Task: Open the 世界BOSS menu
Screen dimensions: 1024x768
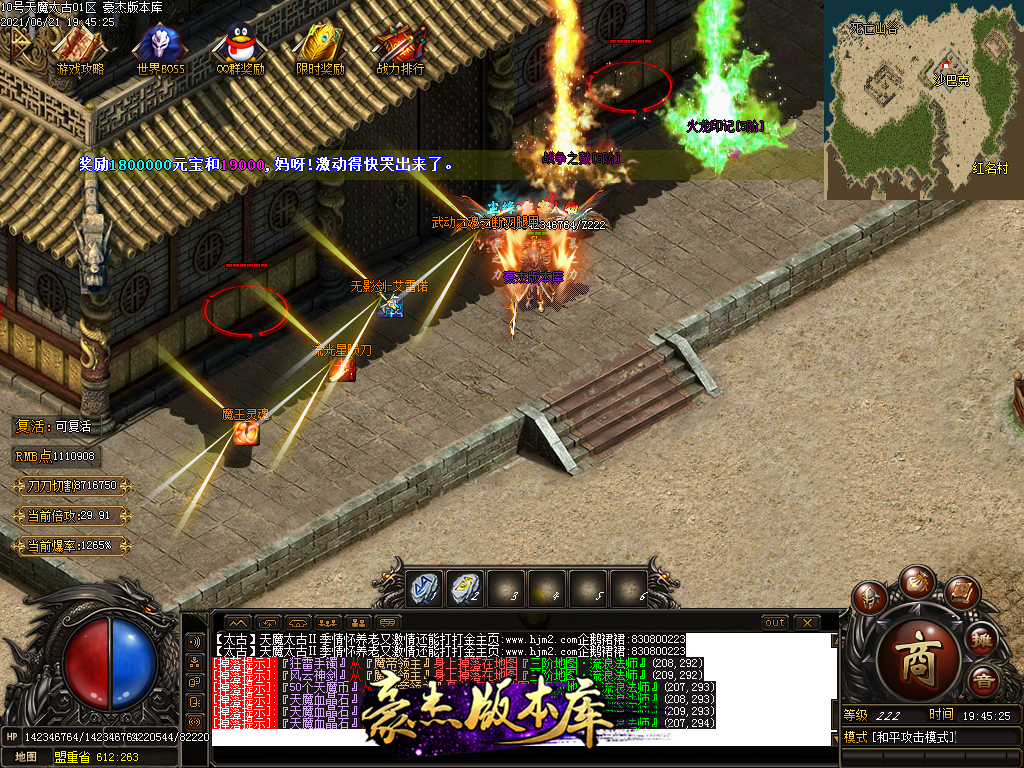Action: 160,49
